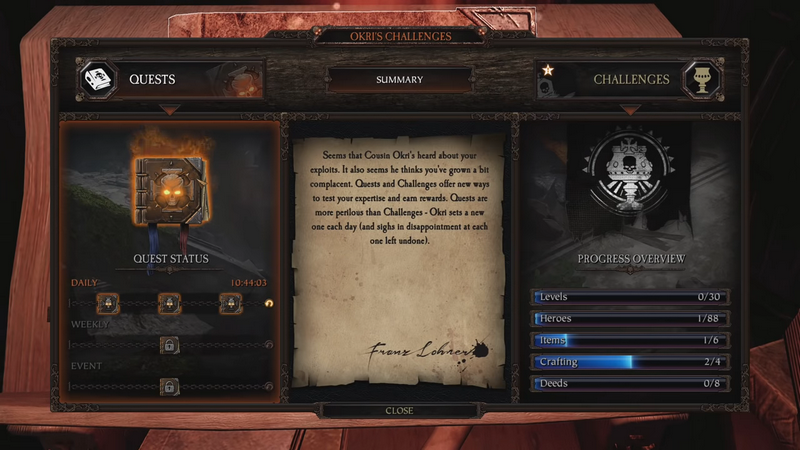Screen dimensions: 800x450
Task: Click the locked Weekly quest slot
Action: (170, 345)
